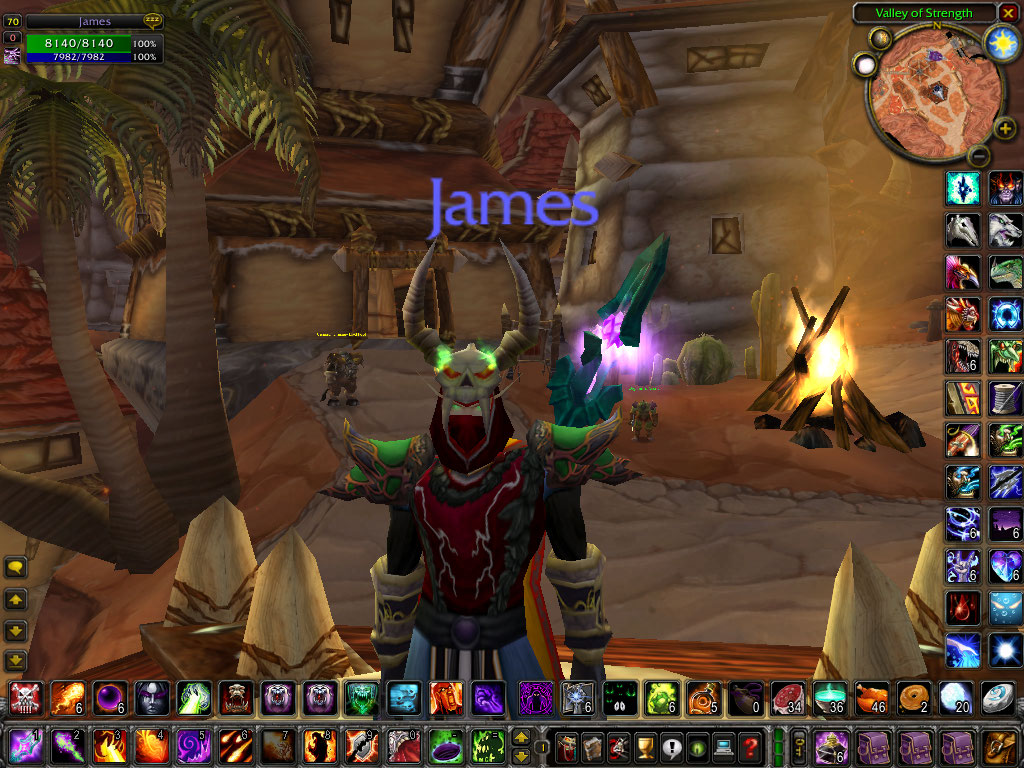Open the main menu computer icon
The width and height of the screenshot is (1024, 768).
[722, 746]
